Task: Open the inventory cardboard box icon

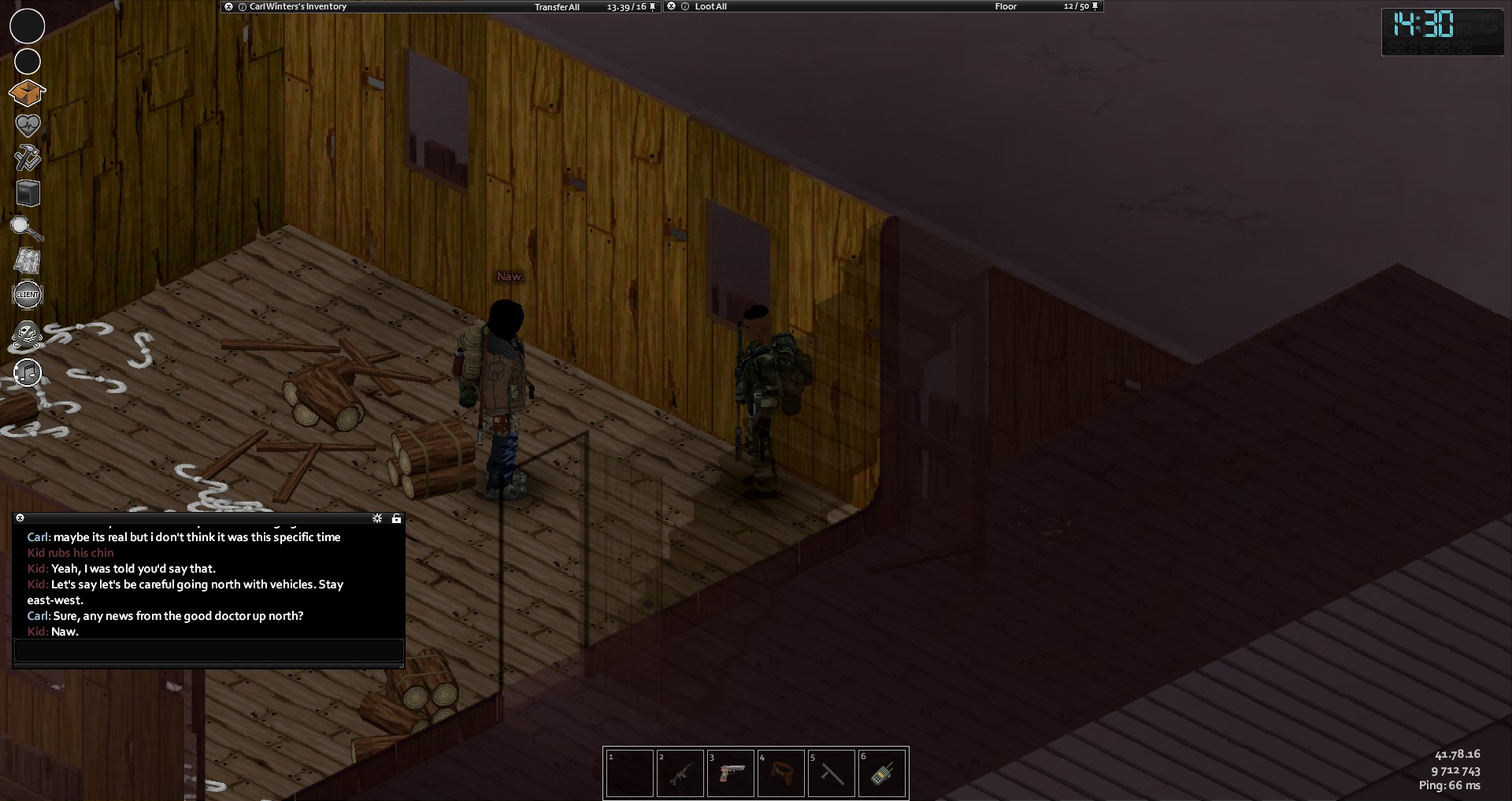Action: tap(27, 93)
